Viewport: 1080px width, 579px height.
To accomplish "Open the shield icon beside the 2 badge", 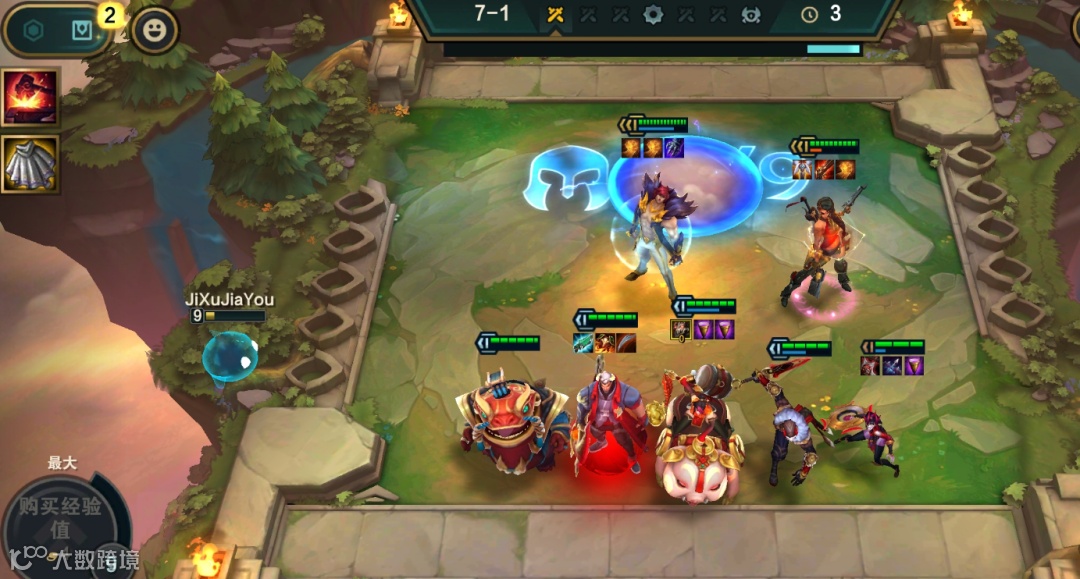I will pos(82,30).
